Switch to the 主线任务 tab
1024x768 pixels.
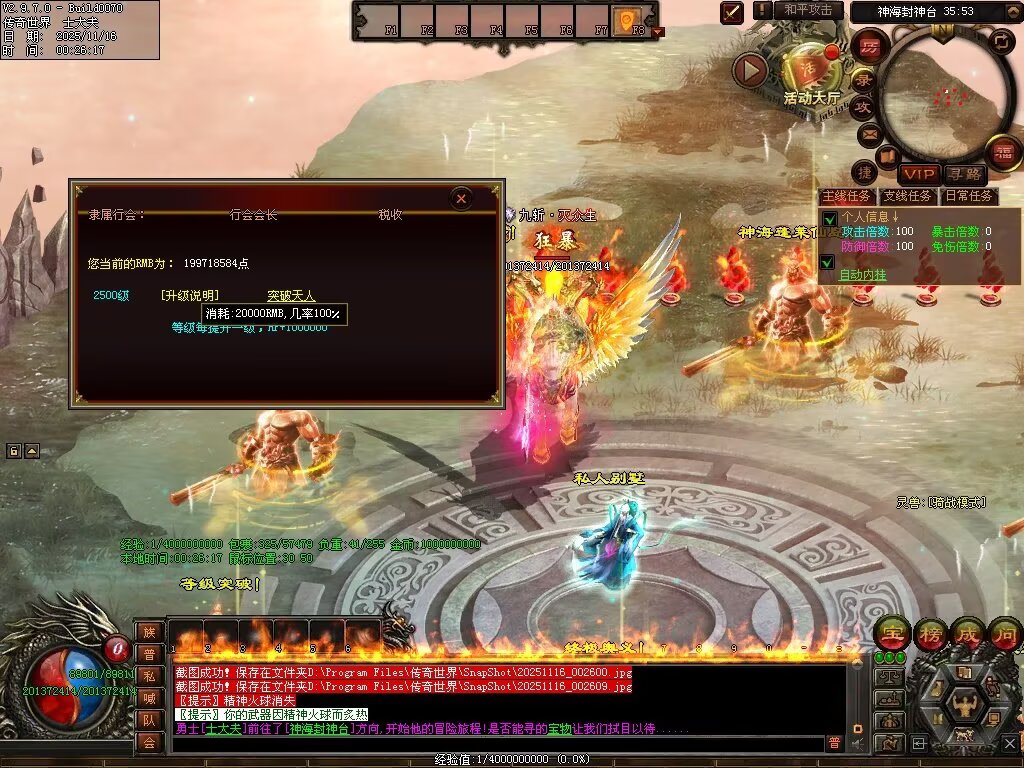point(846,196)
